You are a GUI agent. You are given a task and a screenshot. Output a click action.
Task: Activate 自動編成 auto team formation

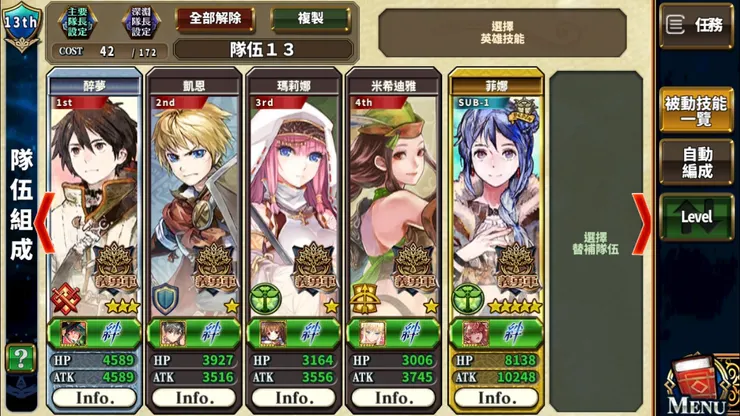coord(696,164)
